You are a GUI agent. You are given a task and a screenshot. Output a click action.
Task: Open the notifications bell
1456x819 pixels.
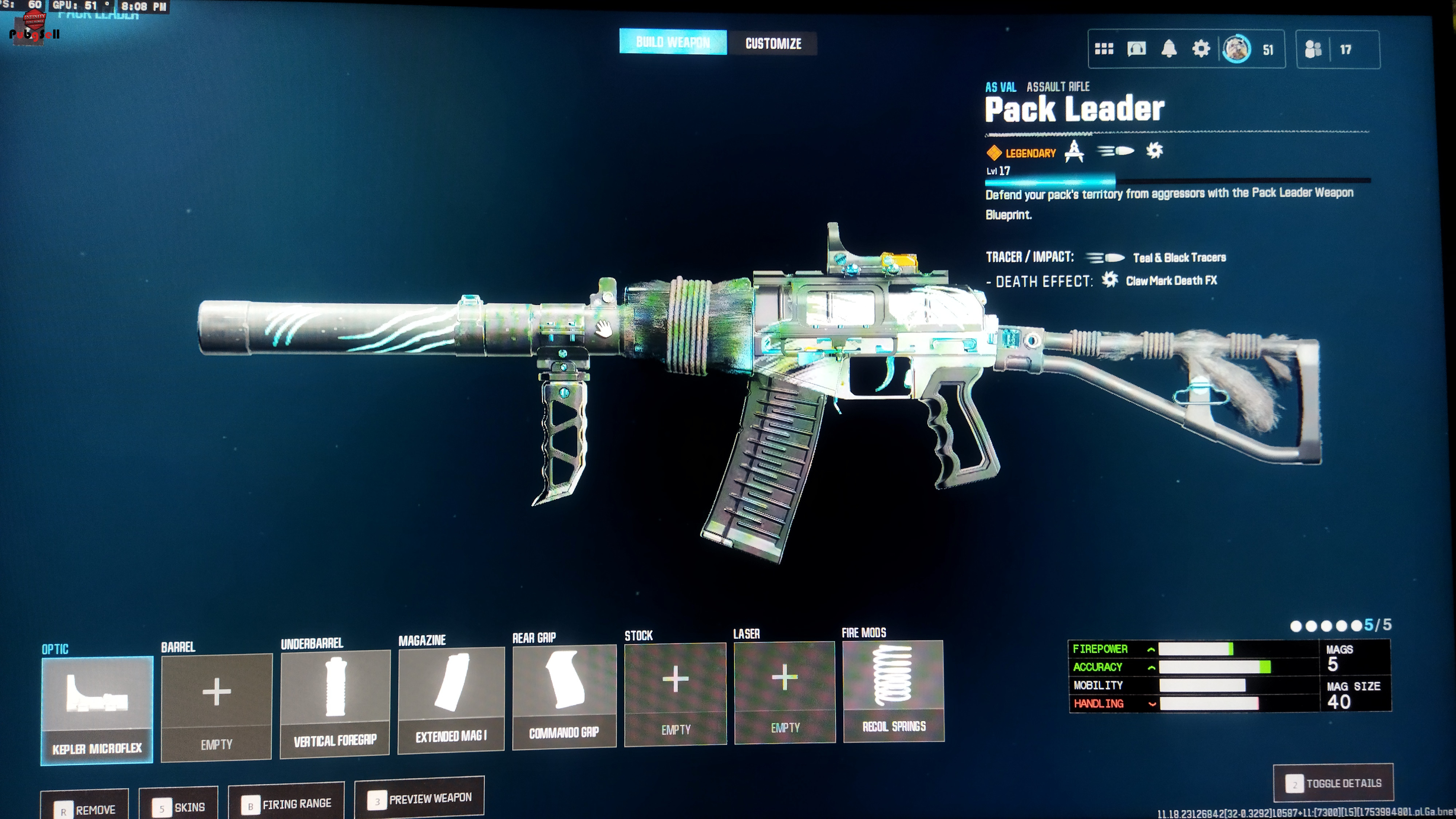(1169, 49)
